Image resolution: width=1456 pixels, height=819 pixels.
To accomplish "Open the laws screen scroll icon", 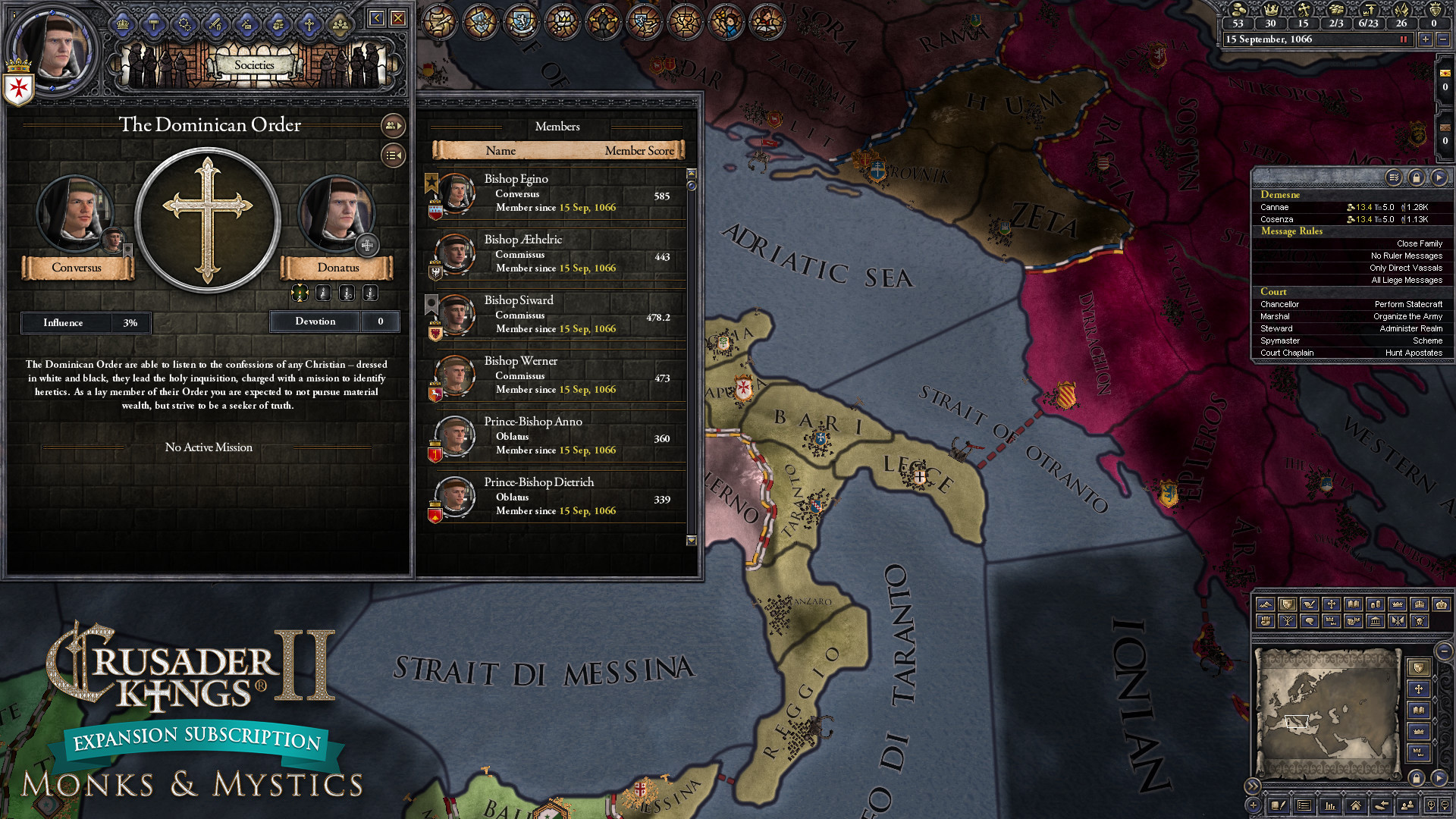I will click(440, 21).
